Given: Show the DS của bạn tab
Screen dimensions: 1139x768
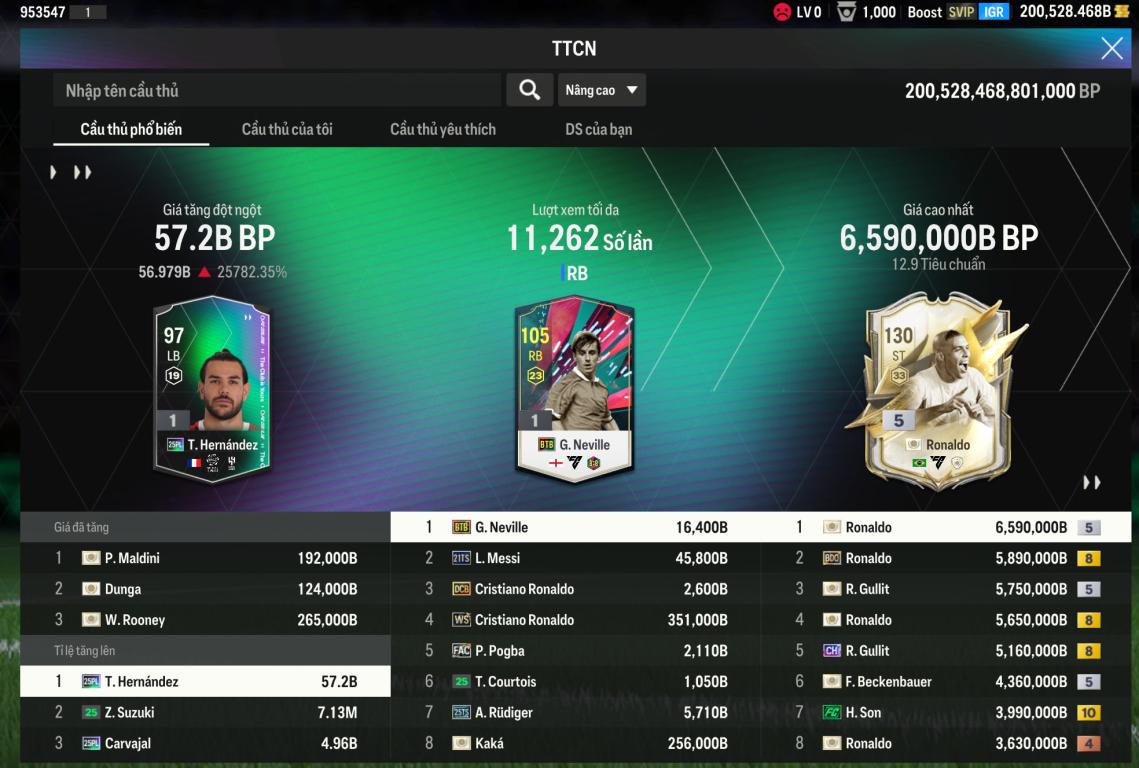Looking at the screenshot, I should 598,129.
